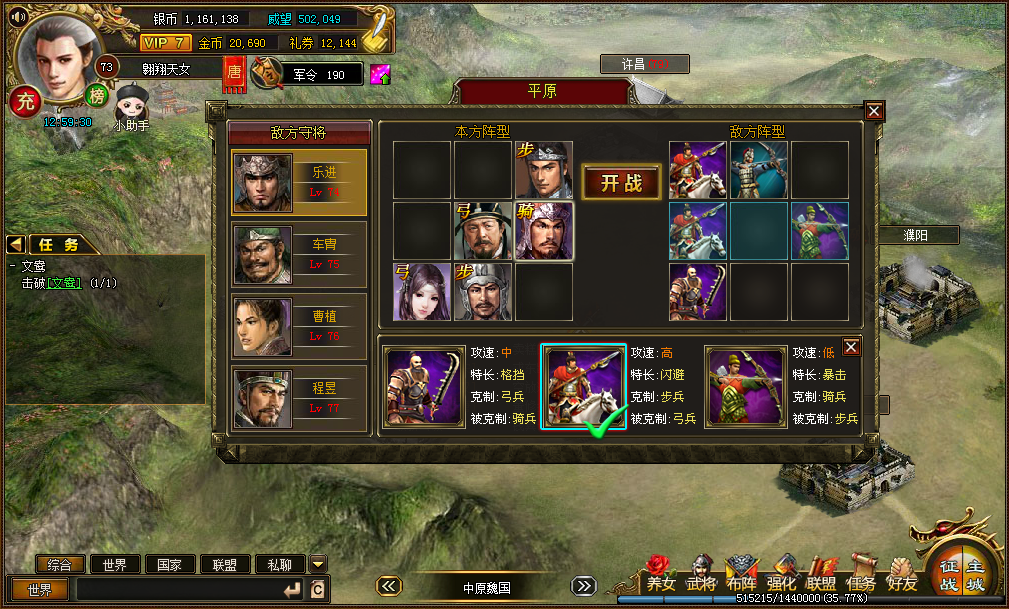Open the 布阵 formation menu
Screen dimensions: 1009x609
[x=741, y=574]
